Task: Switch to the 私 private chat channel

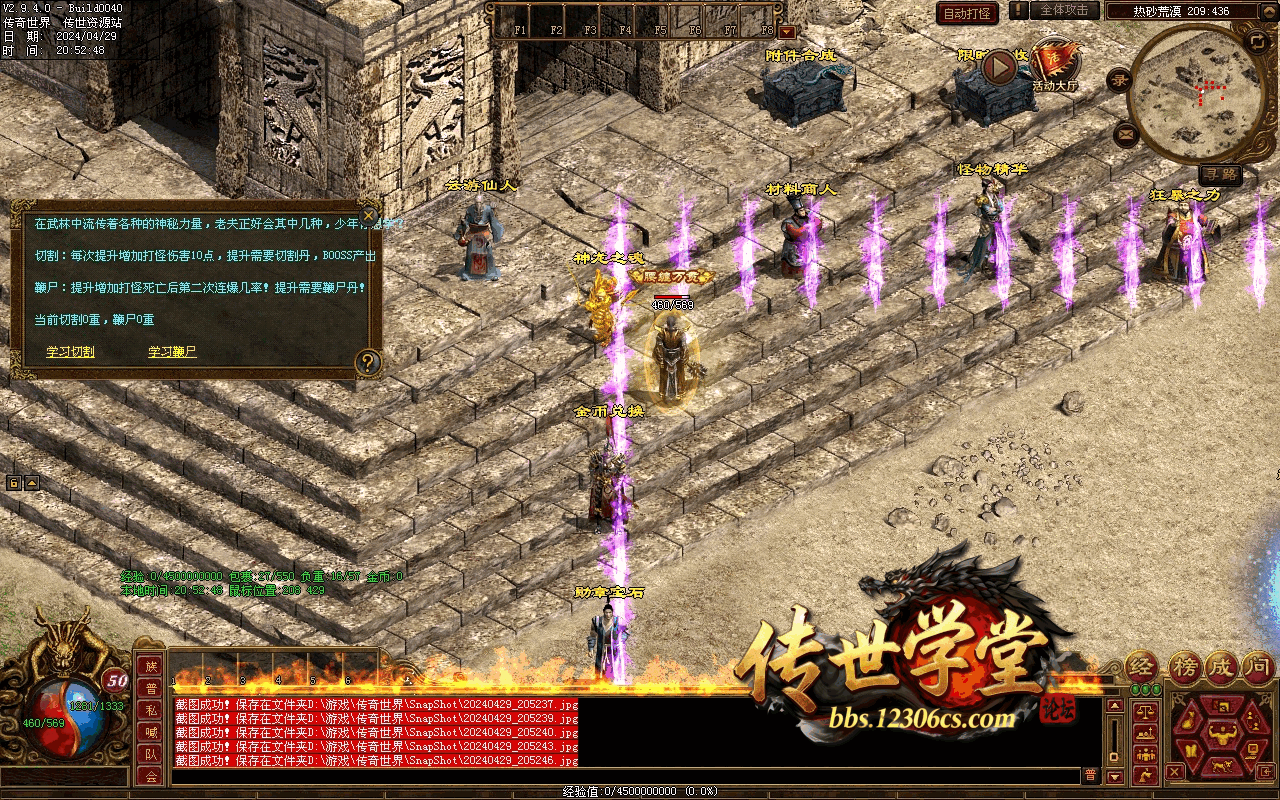Action: [x=151, y=711]
